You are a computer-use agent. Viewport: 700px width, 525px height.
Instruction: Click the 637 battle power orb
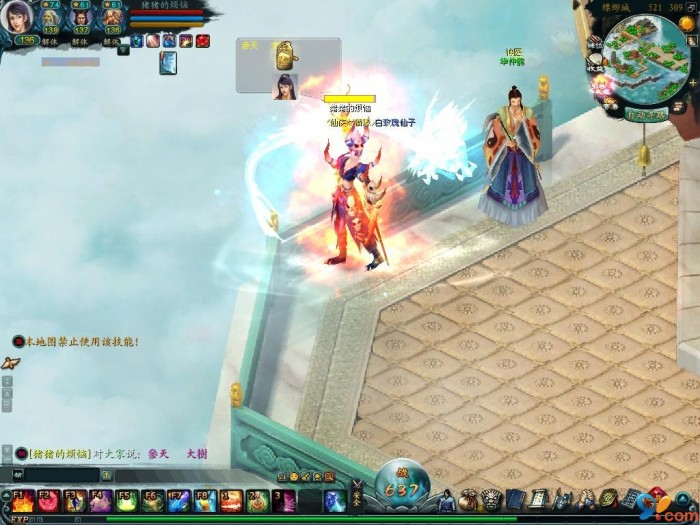click(400, 489)
